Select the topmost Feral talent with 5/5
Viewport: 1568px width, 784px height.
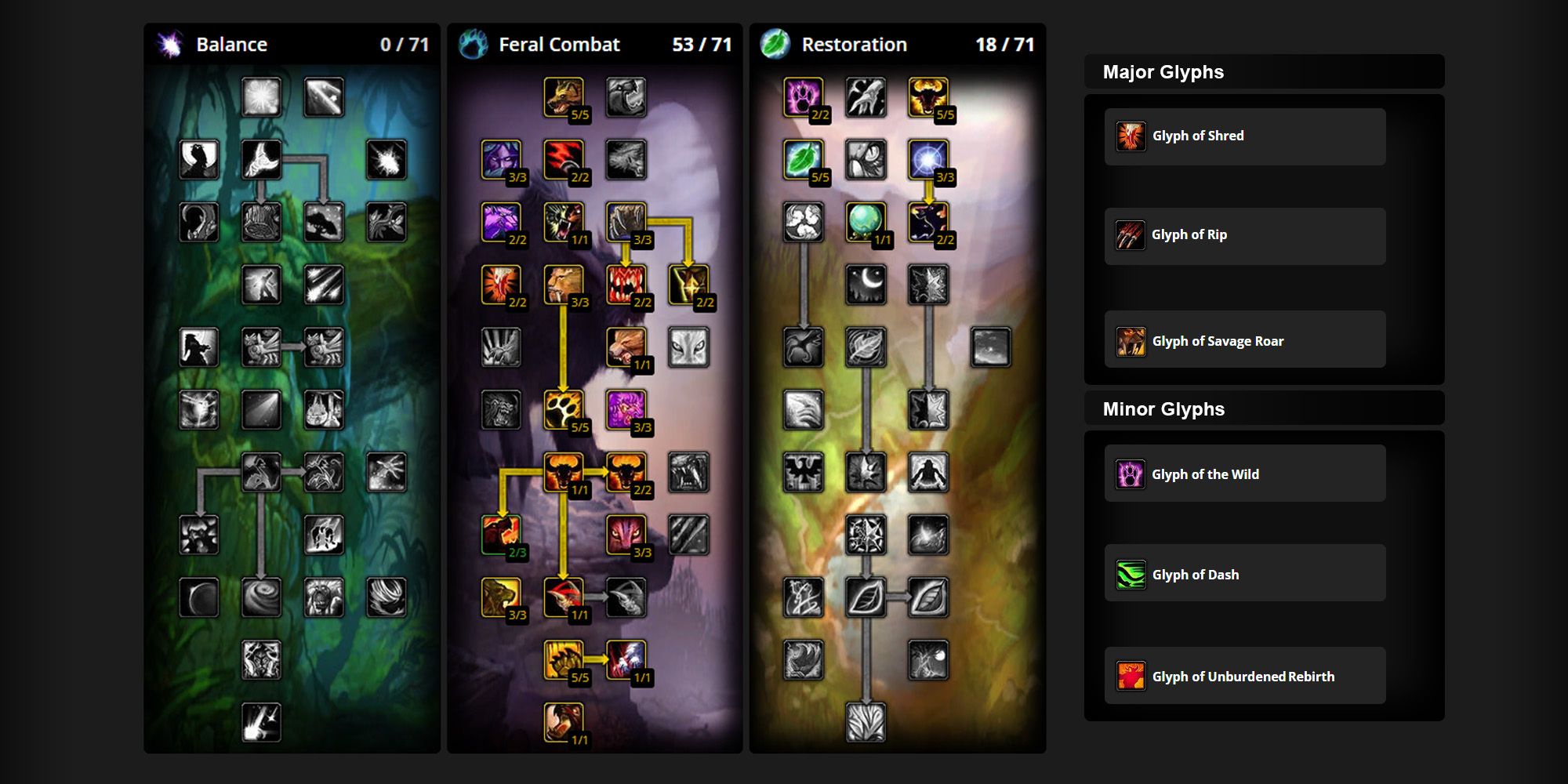pyautogui.click(x=564, y=97)
